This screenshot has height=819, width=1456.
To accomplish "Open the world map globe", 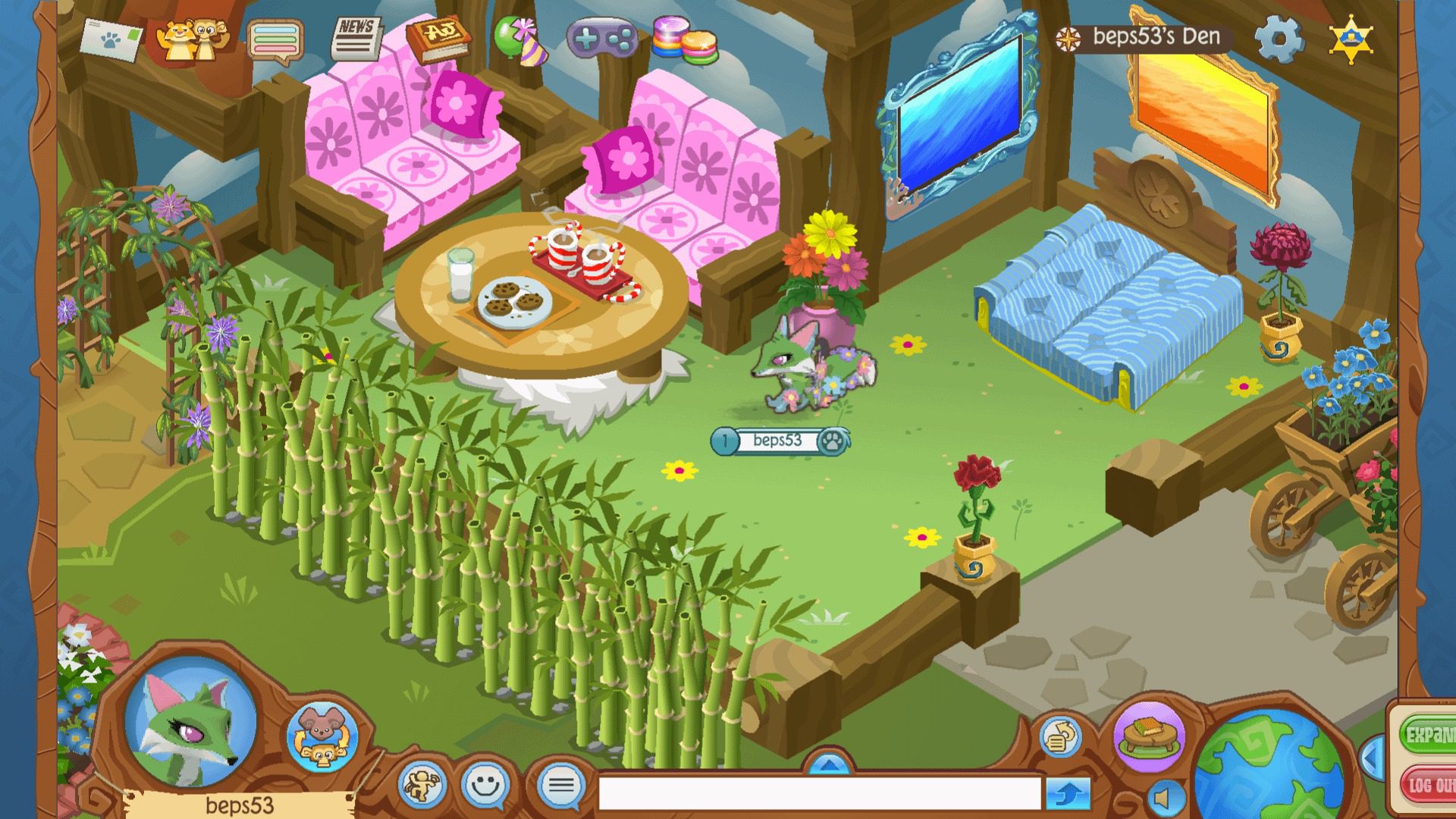I will tap(1268, 766).
